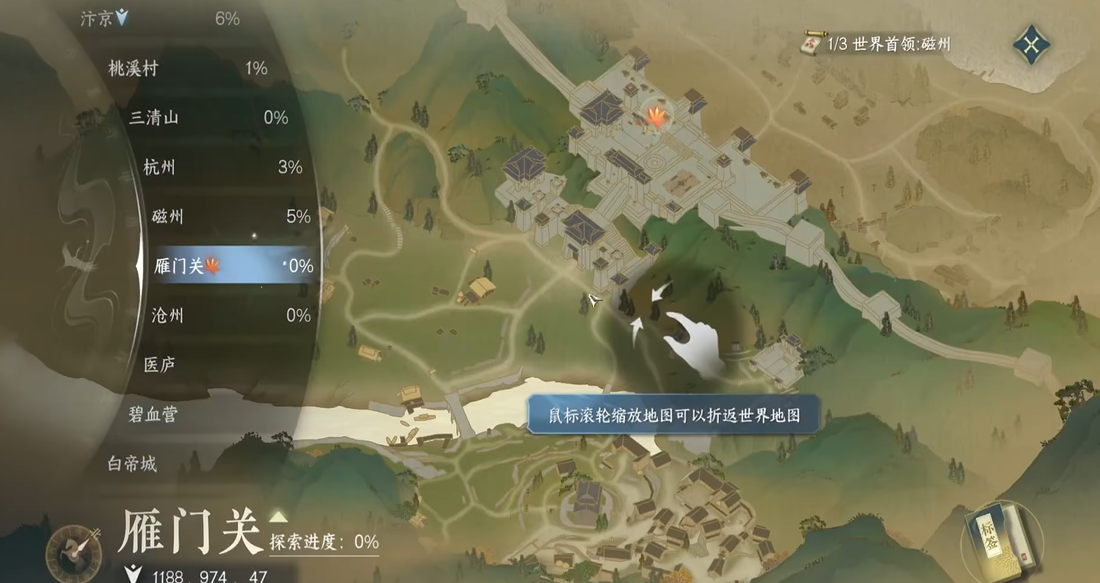Select the red maple leaf map marker
1100x583 pixels.
(656, 117)
